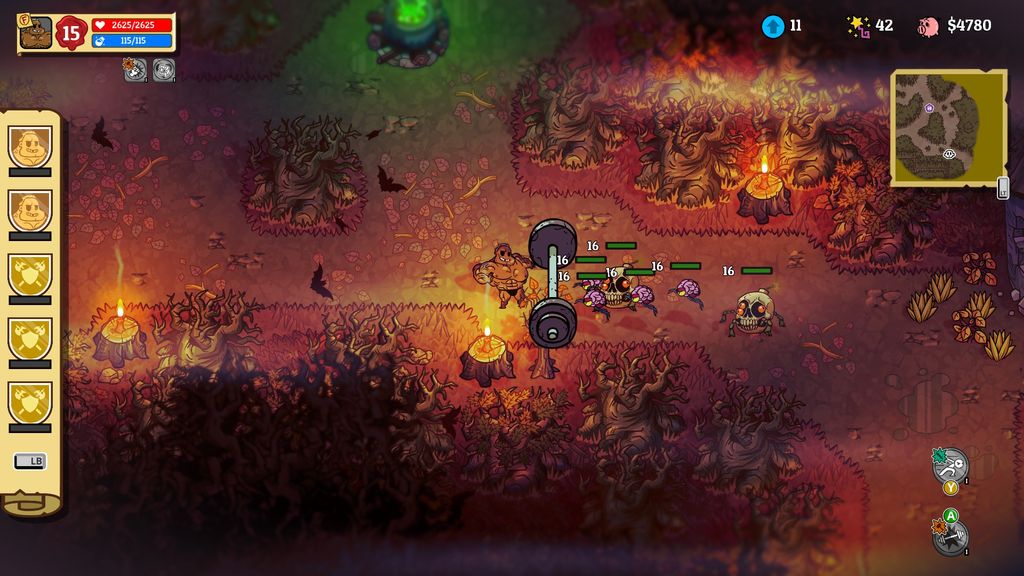Click the blue up-arrow upgrade icon
Viewport: 1024px width, 576px height.
click(x=772, y=26)
